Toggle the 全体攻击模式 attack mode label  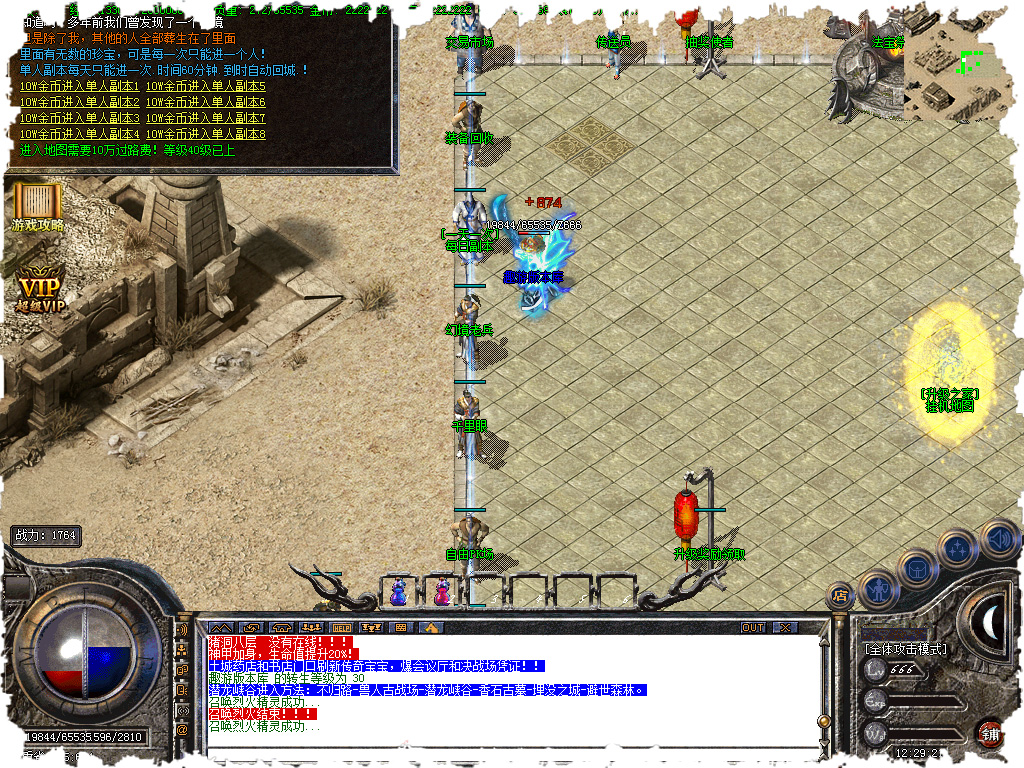[906, 649]
